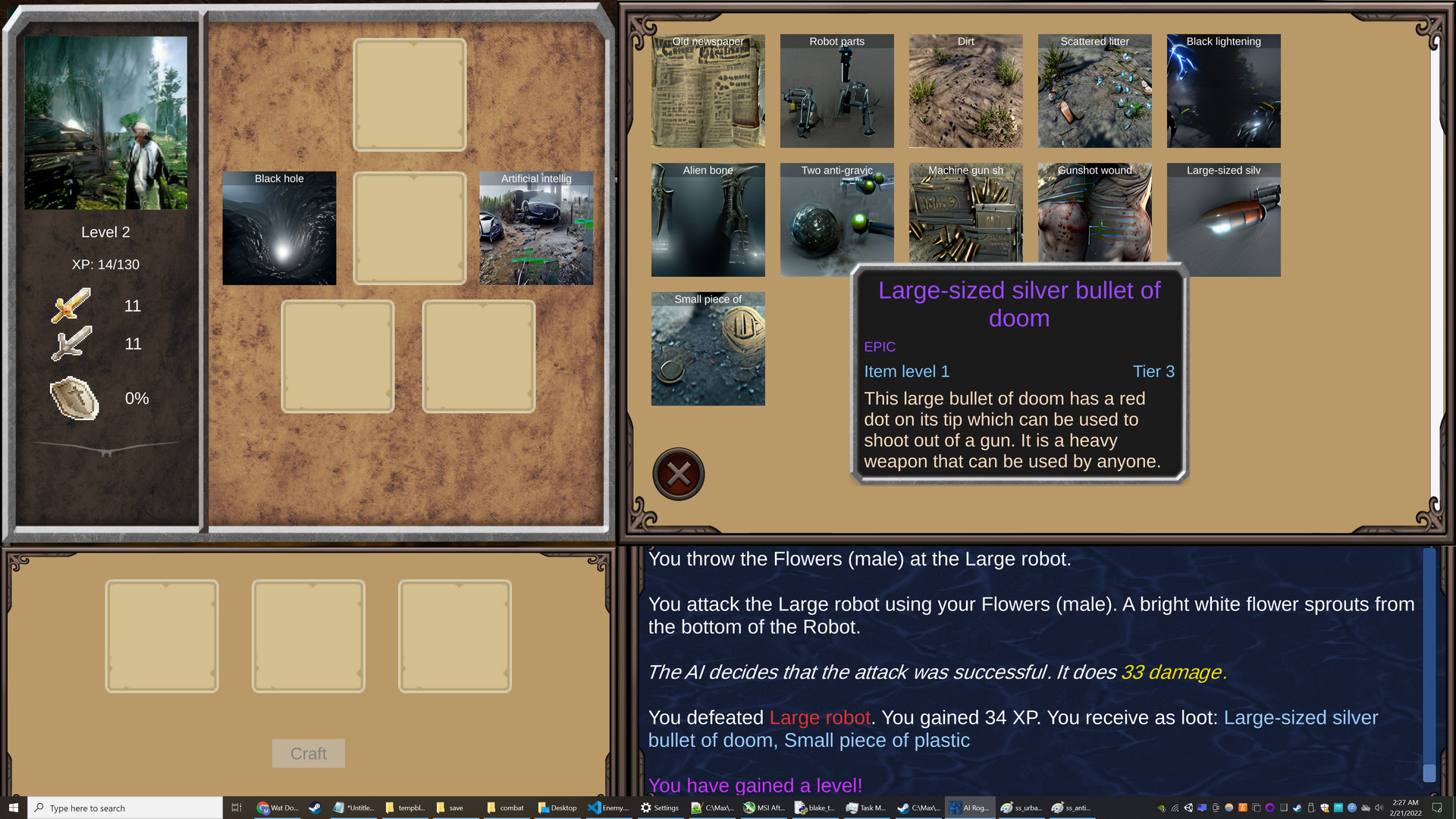Select the Black lightening inventory item

pos(1223,91)
